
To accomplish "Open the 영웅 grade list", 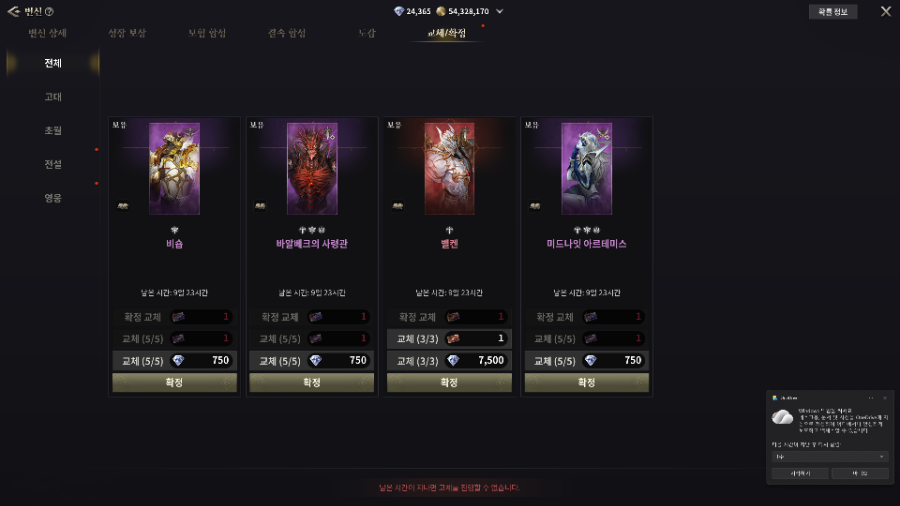I will (53, 198).
